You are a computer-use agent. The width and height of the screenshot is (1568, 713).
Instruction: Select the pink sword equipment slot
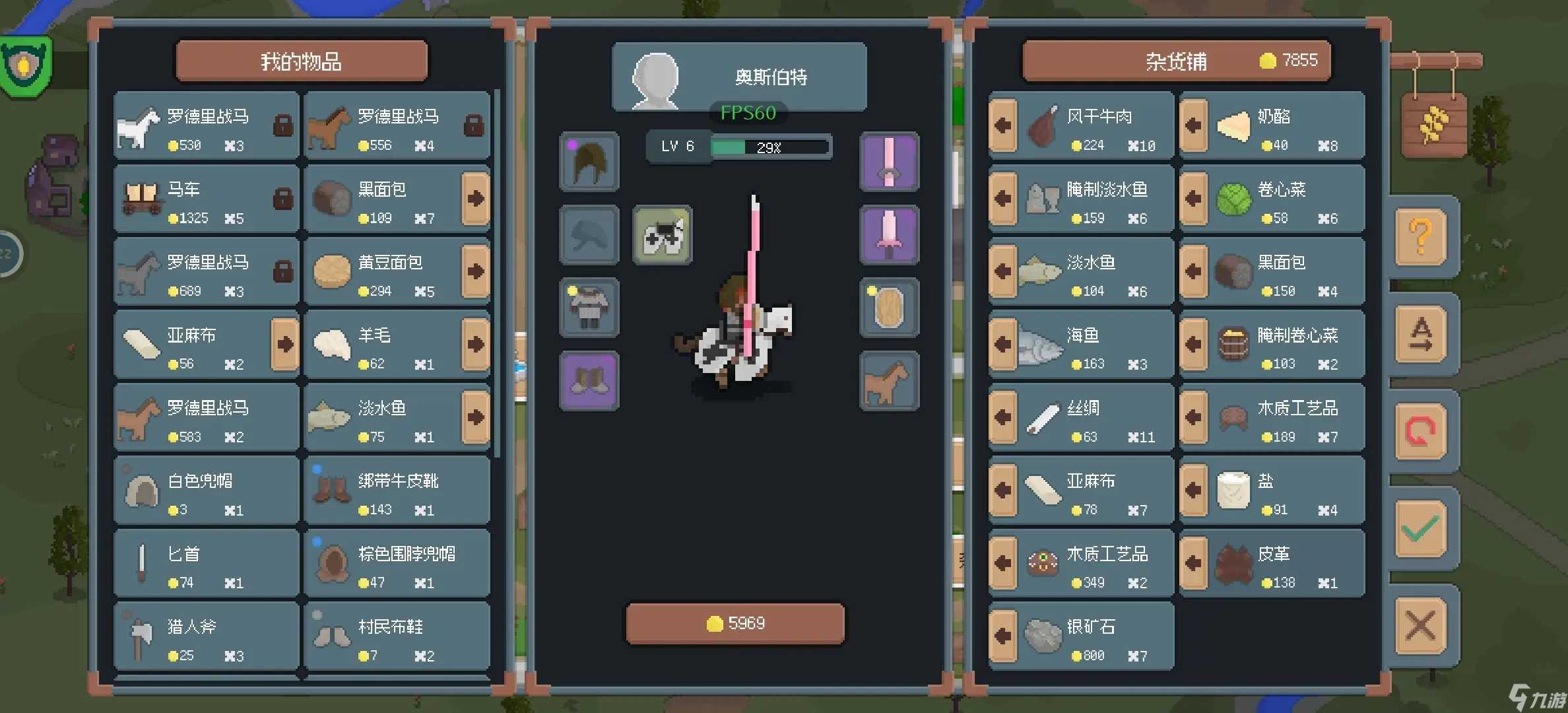[888, 234]
